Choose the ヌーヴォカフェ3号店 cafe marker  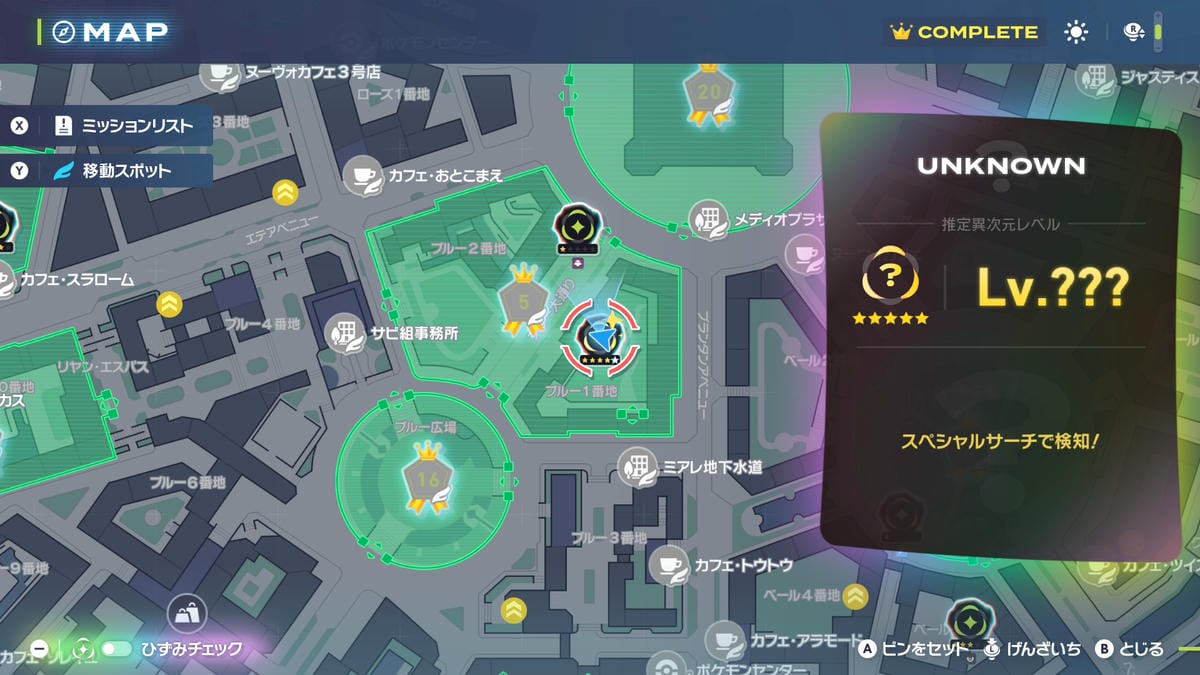click(218, 73)
